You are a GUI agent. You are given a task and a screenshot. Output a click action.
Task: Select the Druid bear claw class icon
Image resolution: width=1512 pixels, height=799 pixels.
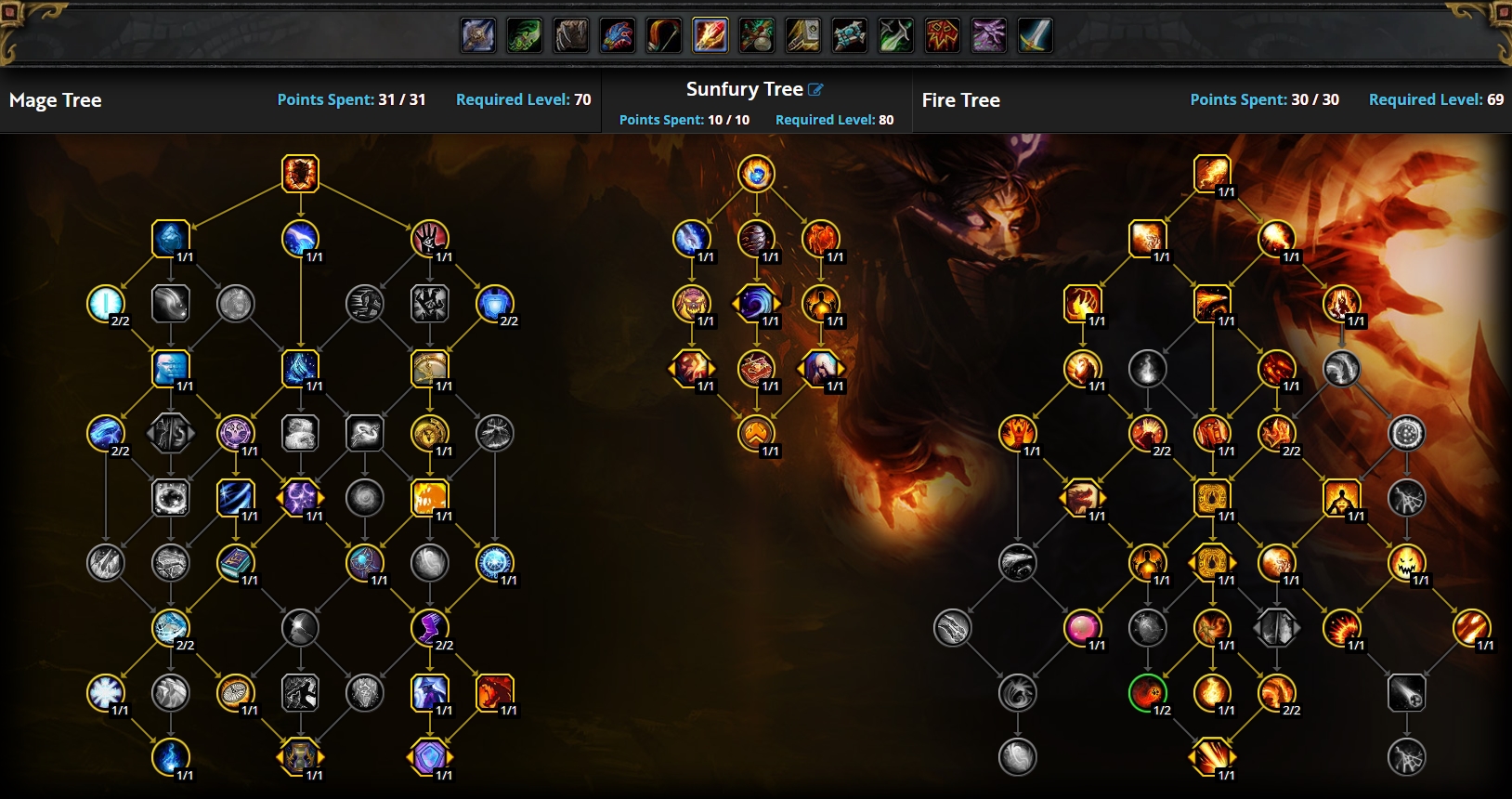click(x=571, y=36)
